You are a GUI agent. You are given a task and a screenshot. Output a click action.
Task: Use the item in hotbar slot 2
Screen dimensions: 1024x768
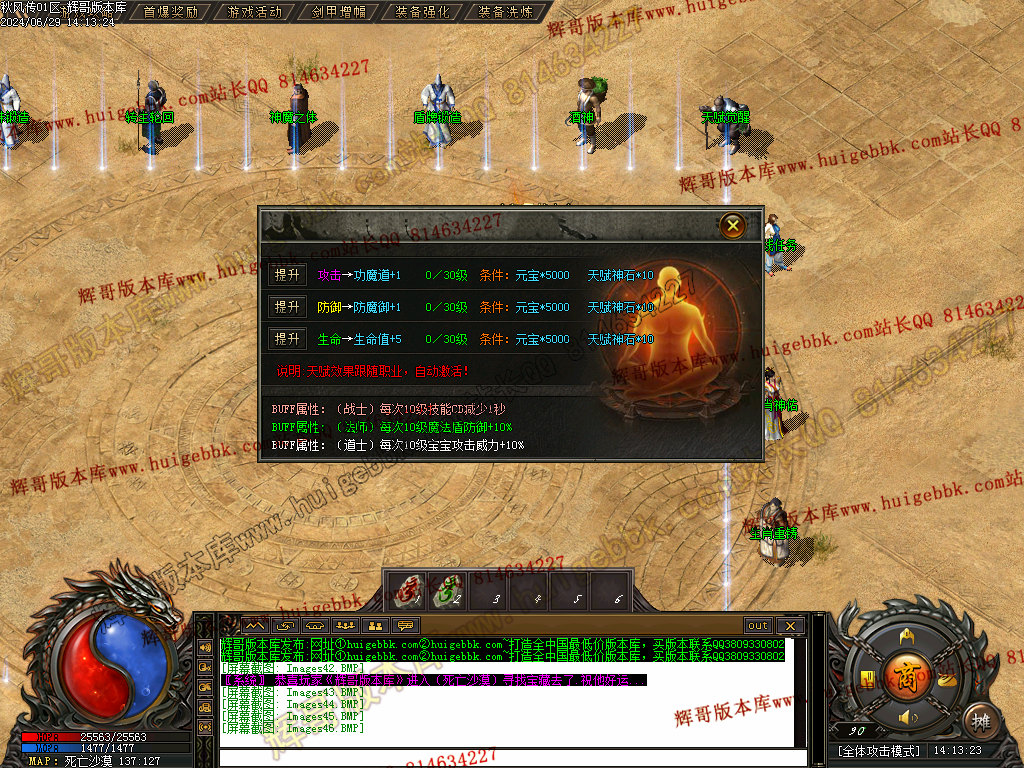[446, 591]
